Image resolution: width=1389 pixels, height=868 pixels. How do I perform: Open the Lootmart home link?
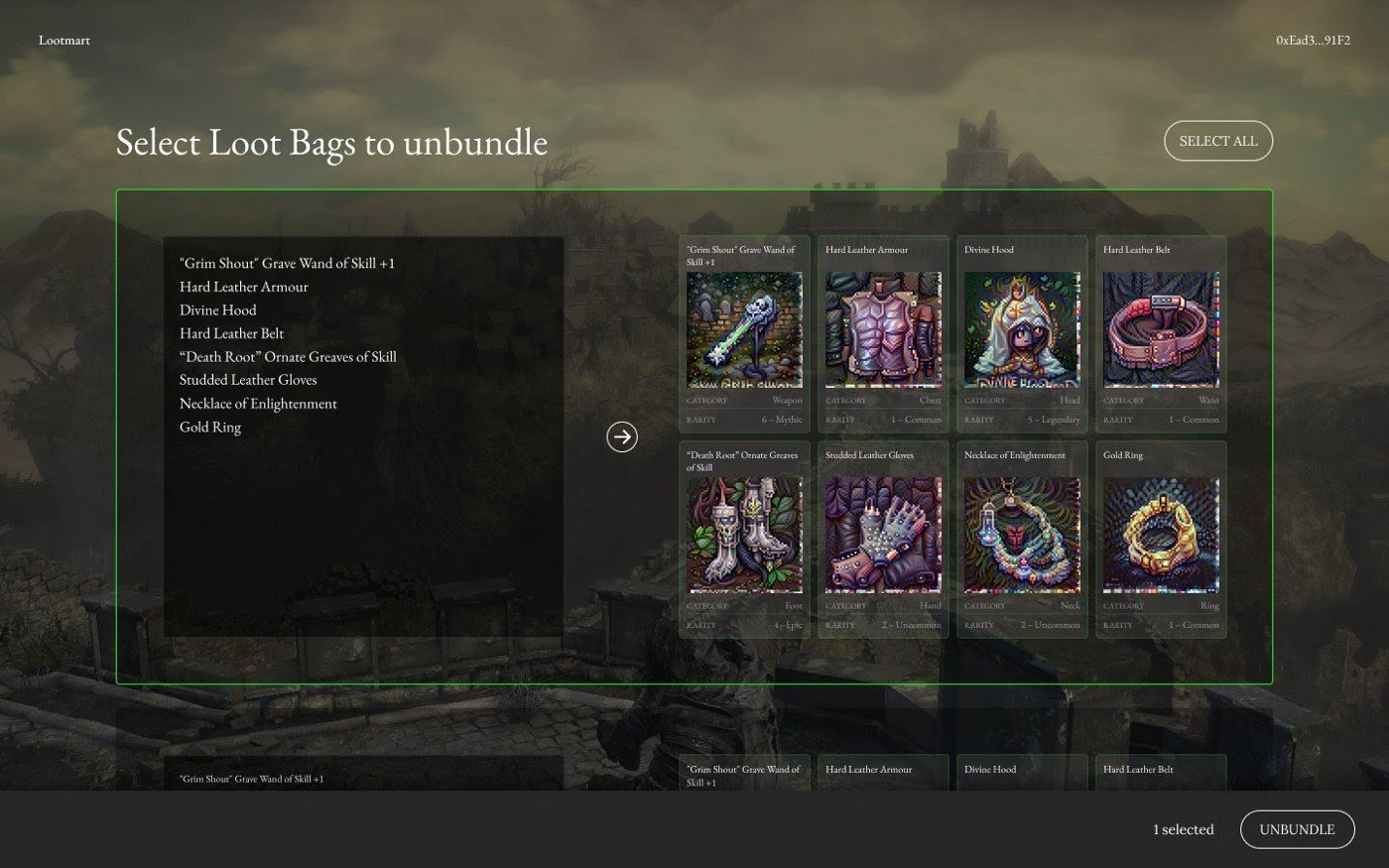[x=64, y=41]
